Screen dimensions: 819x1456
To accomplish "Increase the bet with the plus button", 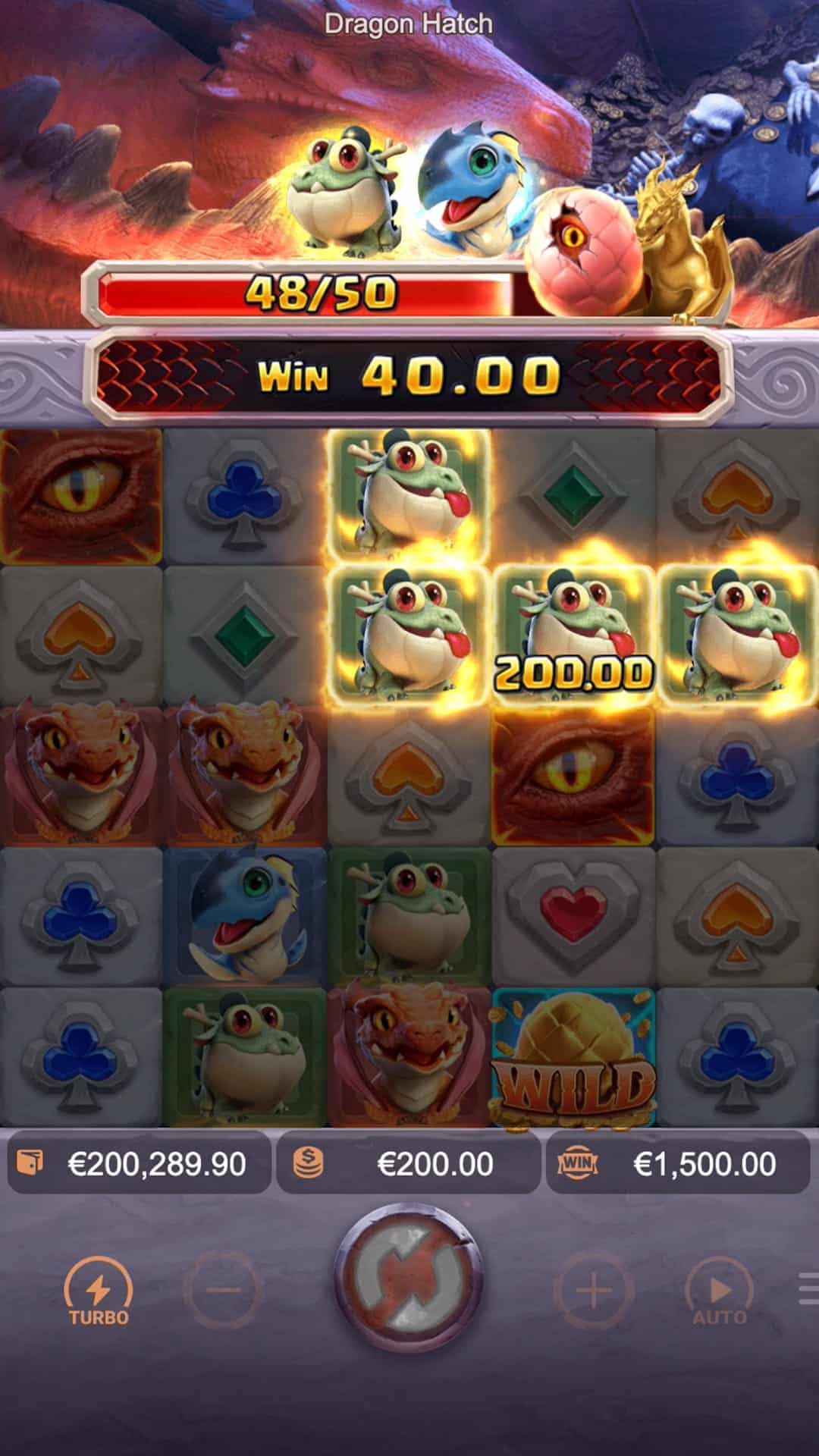I will pos(594,1290).
